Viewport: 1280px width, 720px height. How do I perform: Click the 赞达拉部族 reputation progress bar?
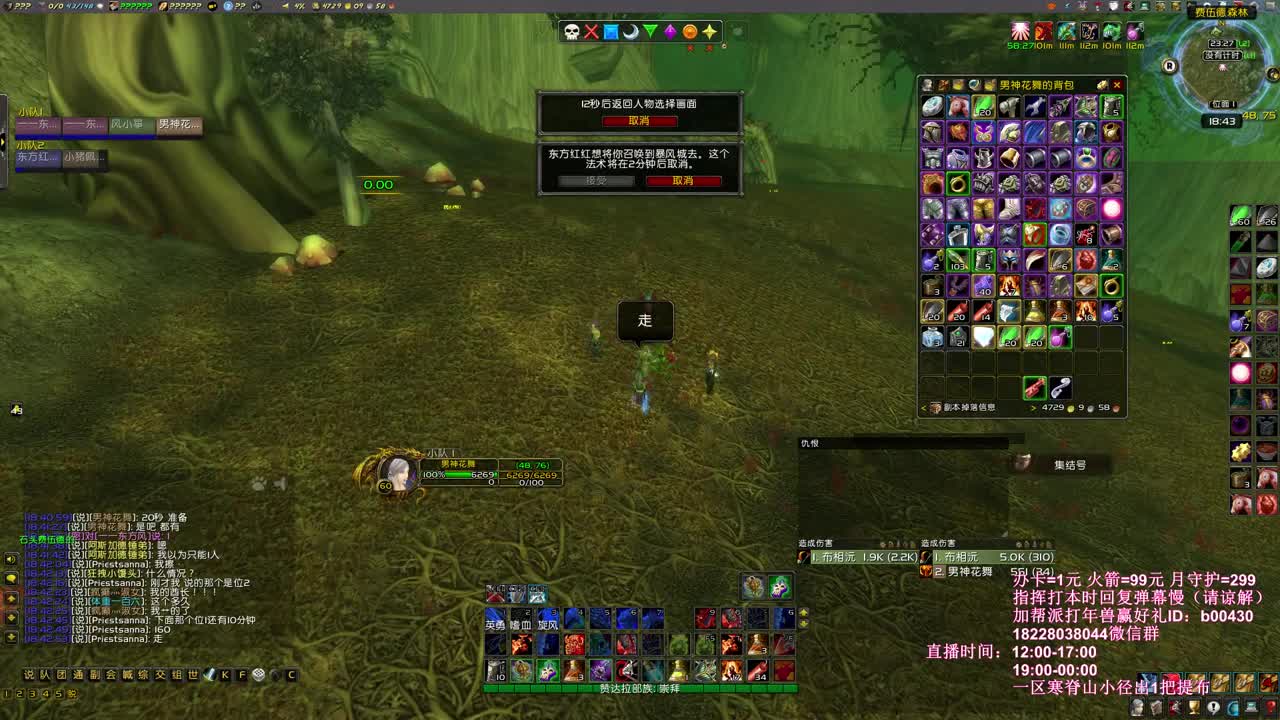tap(640, 690)
